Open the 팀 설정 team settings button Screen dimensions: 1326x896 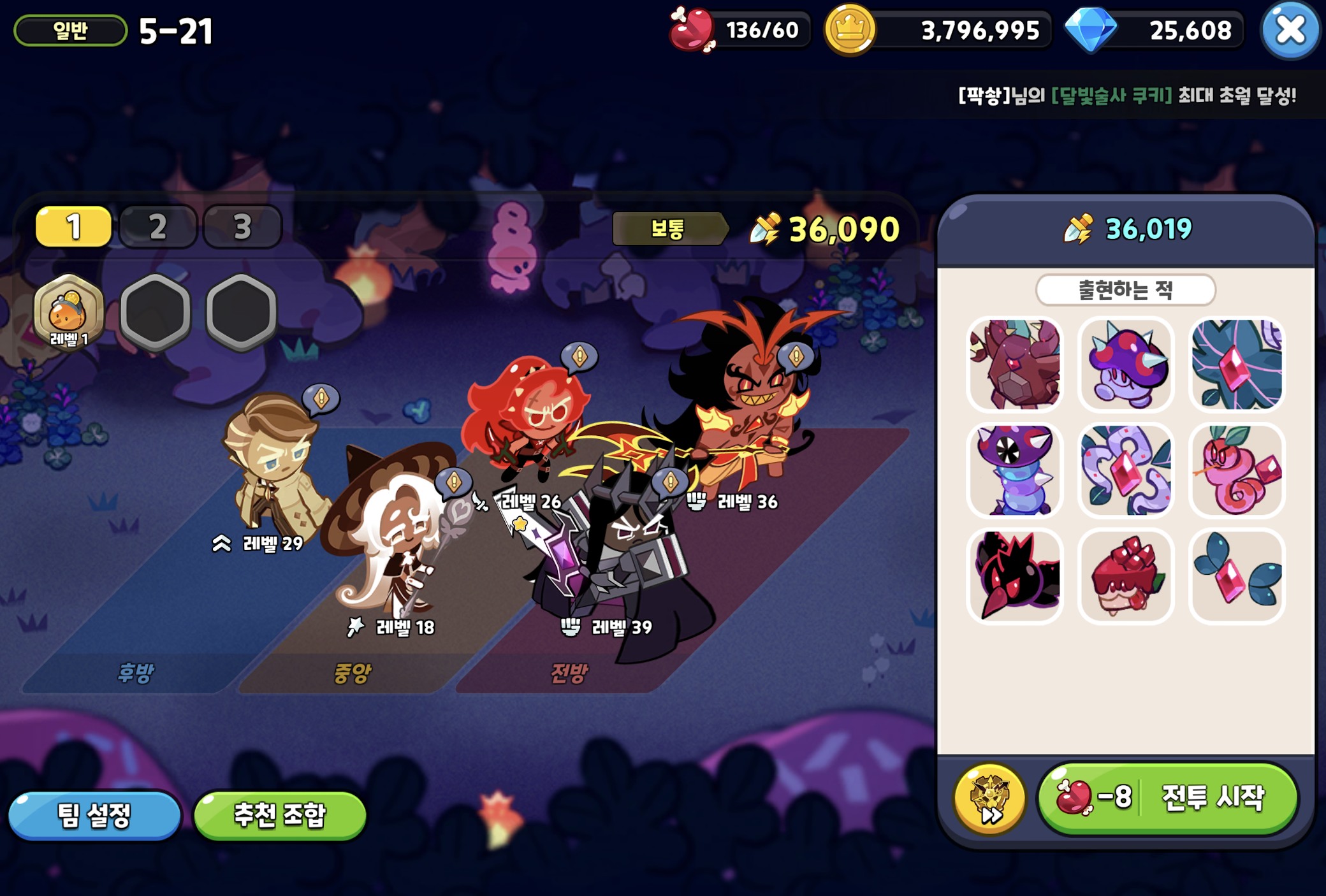pyautogui.click(x=94, y=816)
